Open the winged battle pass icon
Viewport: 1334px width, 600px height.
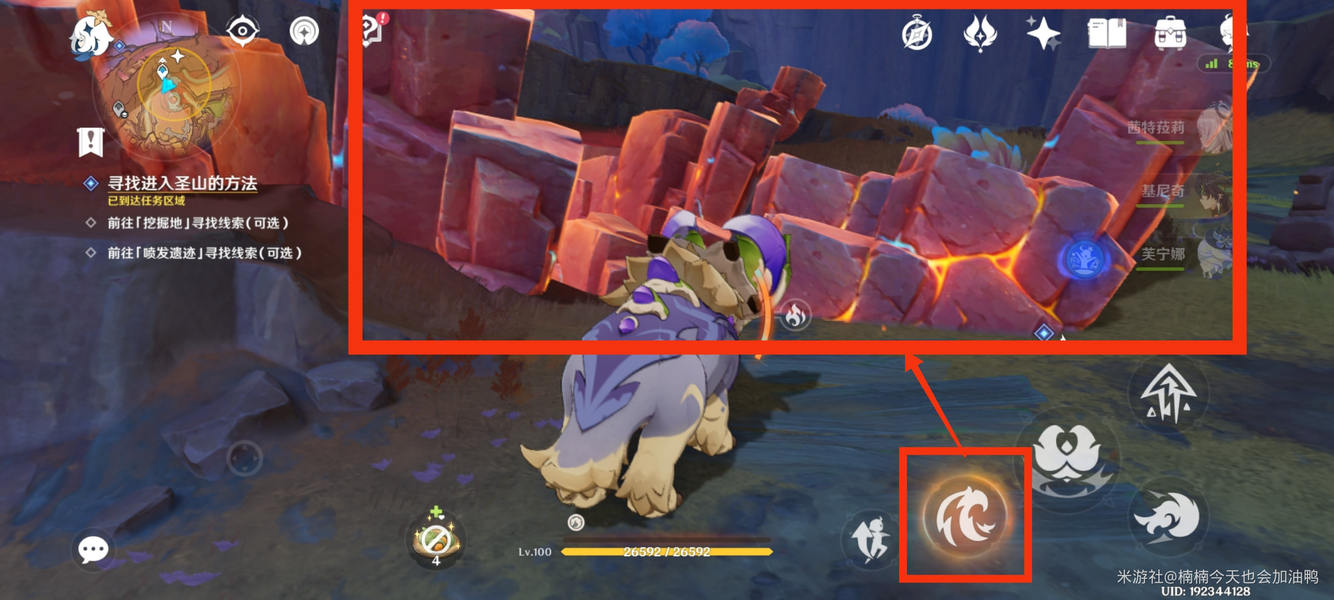point(979,33)
